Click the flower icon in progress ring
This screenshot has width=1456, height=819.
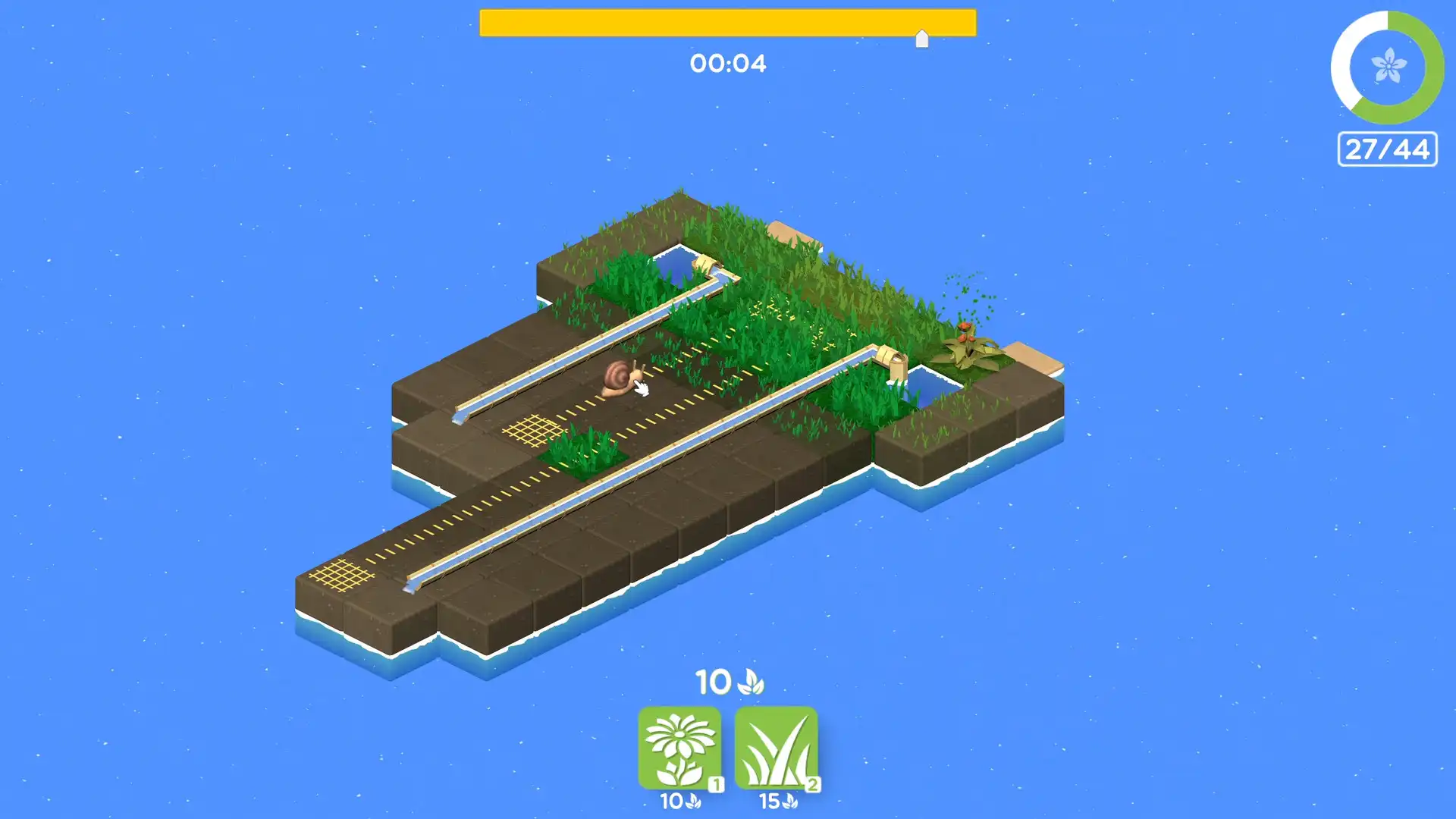click(x=1388, y=64)
